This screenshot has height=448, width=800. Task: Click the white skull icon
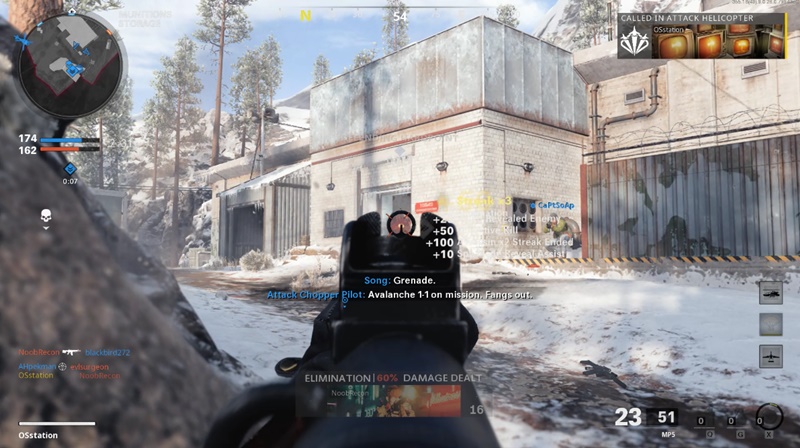(45, 216)
